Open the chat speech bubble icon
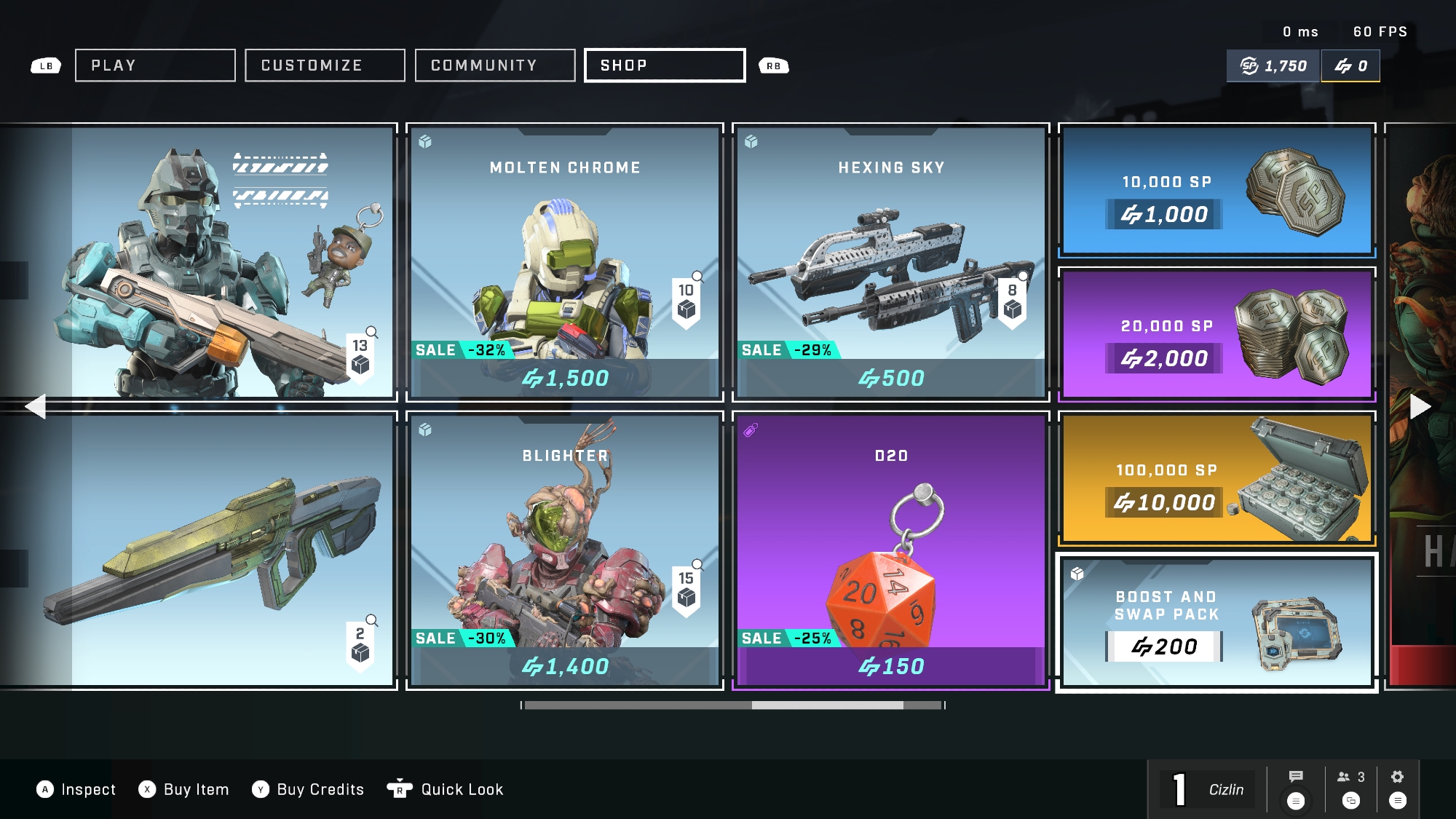Screen dimensions: 1456x819 [x=1296, y=777]
